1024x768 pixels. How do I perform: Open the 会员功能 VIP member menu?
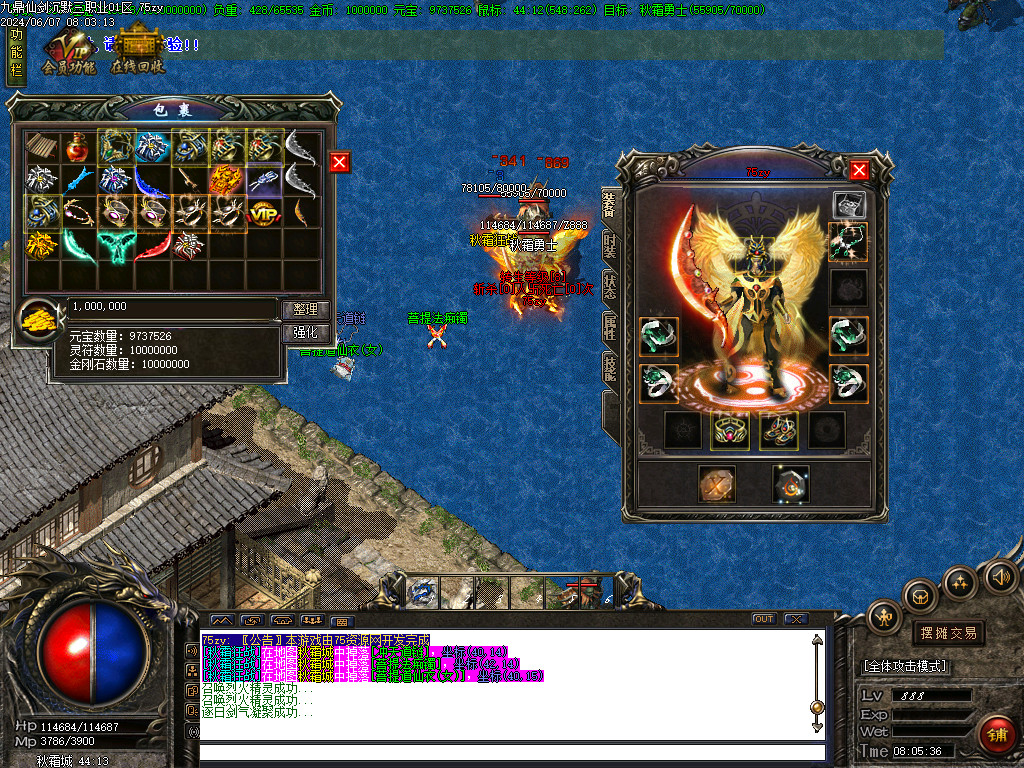click(68, 55)
